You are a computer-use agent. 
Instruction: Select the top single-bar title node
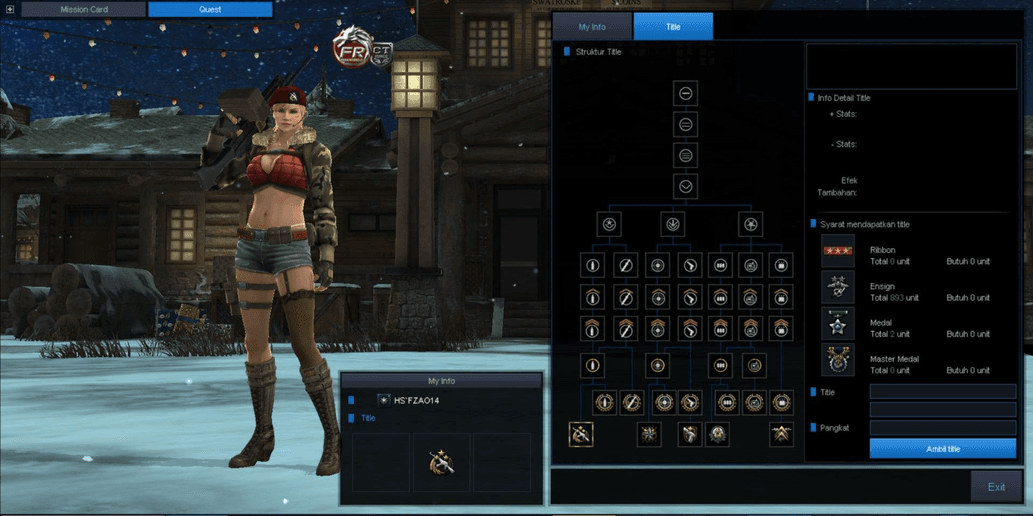pyautogui.click(x=686, y=93)
